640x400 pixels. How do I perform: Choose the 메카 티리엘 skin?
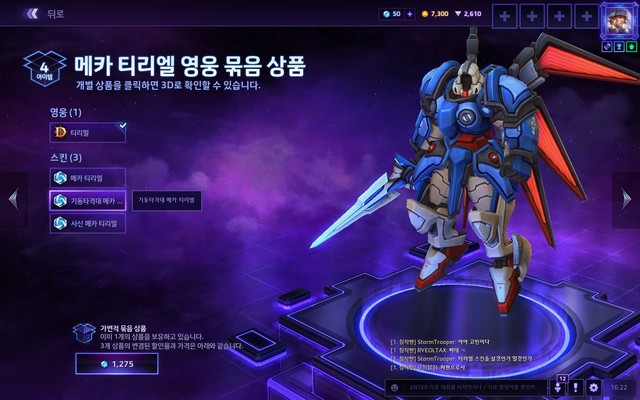coord(87,177)
